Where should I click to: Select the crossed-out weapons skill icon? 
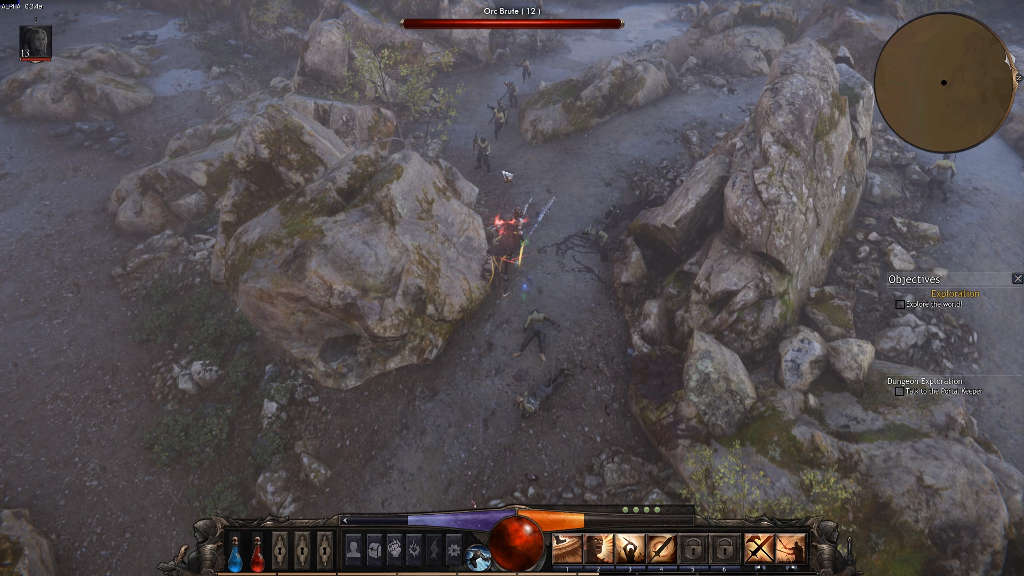759,548
